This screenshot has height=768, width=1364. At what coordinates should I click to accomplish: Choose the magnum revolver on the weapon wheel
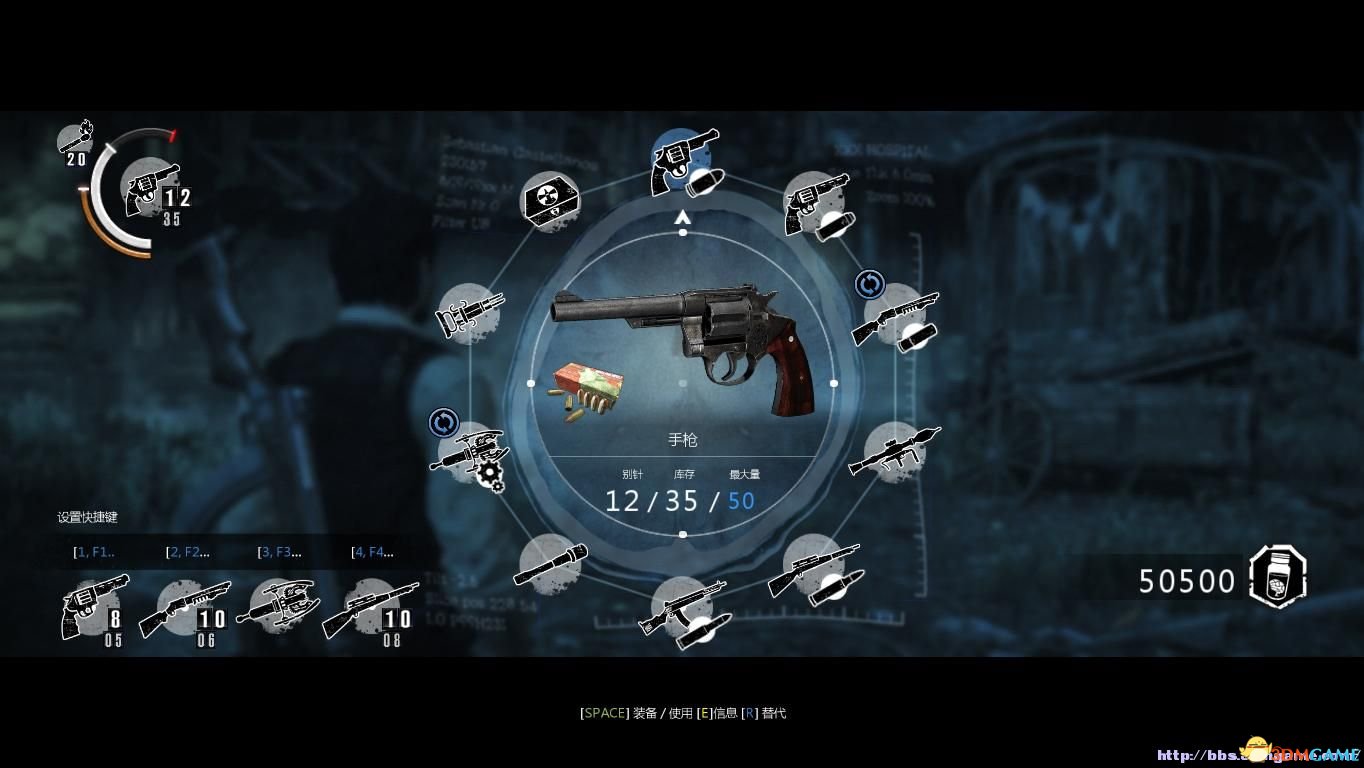tap(817, 204)
